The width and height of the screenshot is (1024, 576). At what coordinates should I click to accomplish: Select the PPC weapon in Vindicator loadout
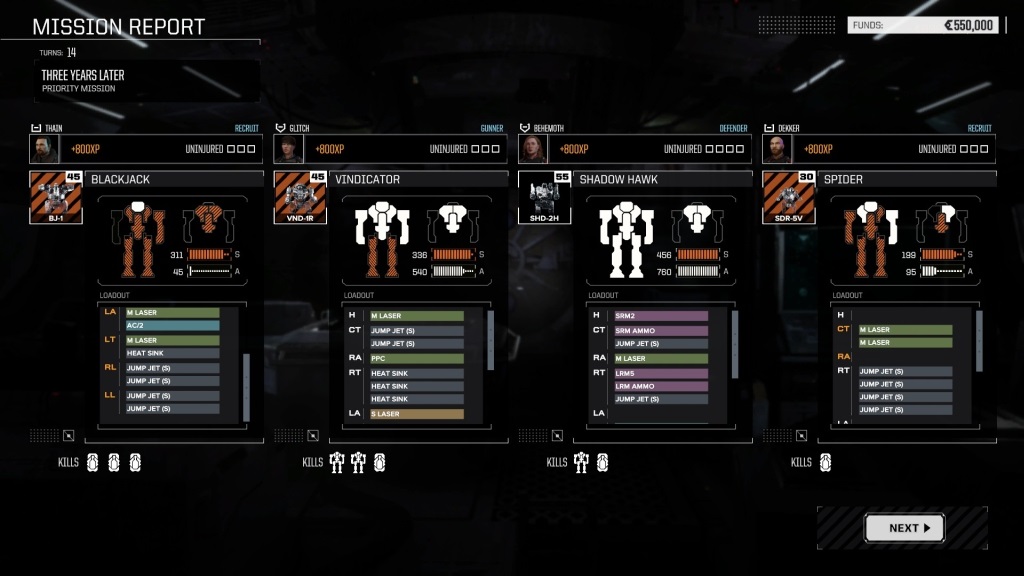click(x=416, y=358)
